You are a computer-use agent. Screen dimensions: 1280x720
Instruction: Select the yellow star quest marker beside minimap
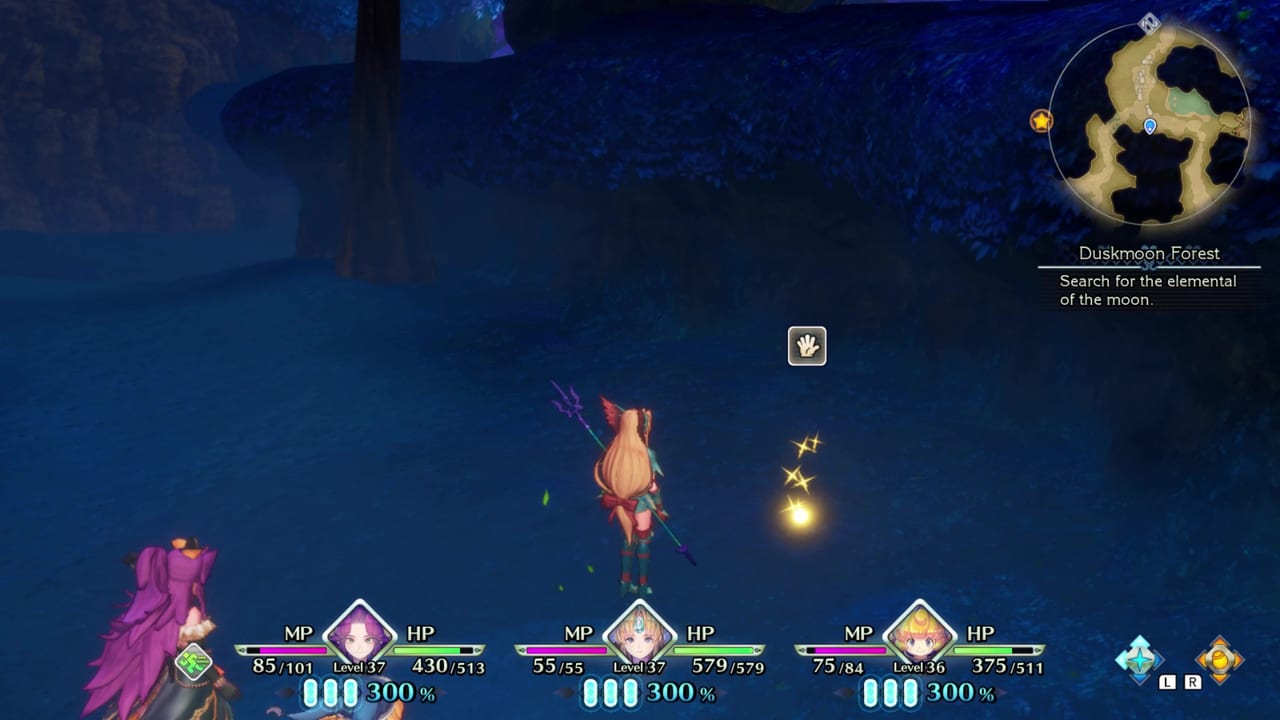coord(1041,121)
